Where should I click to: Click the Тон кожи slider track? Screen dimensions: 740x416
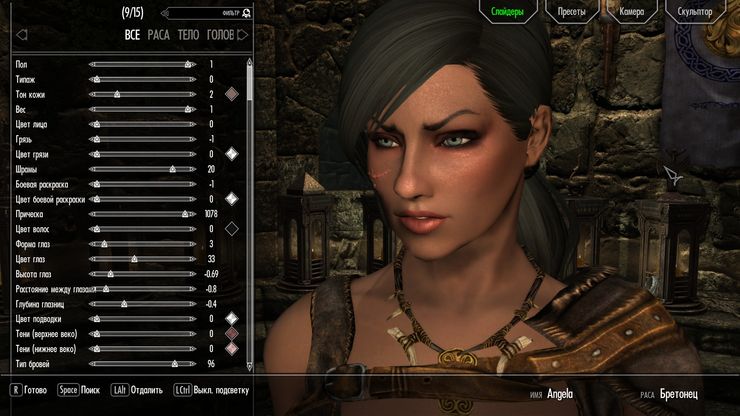tap(140, 94)
